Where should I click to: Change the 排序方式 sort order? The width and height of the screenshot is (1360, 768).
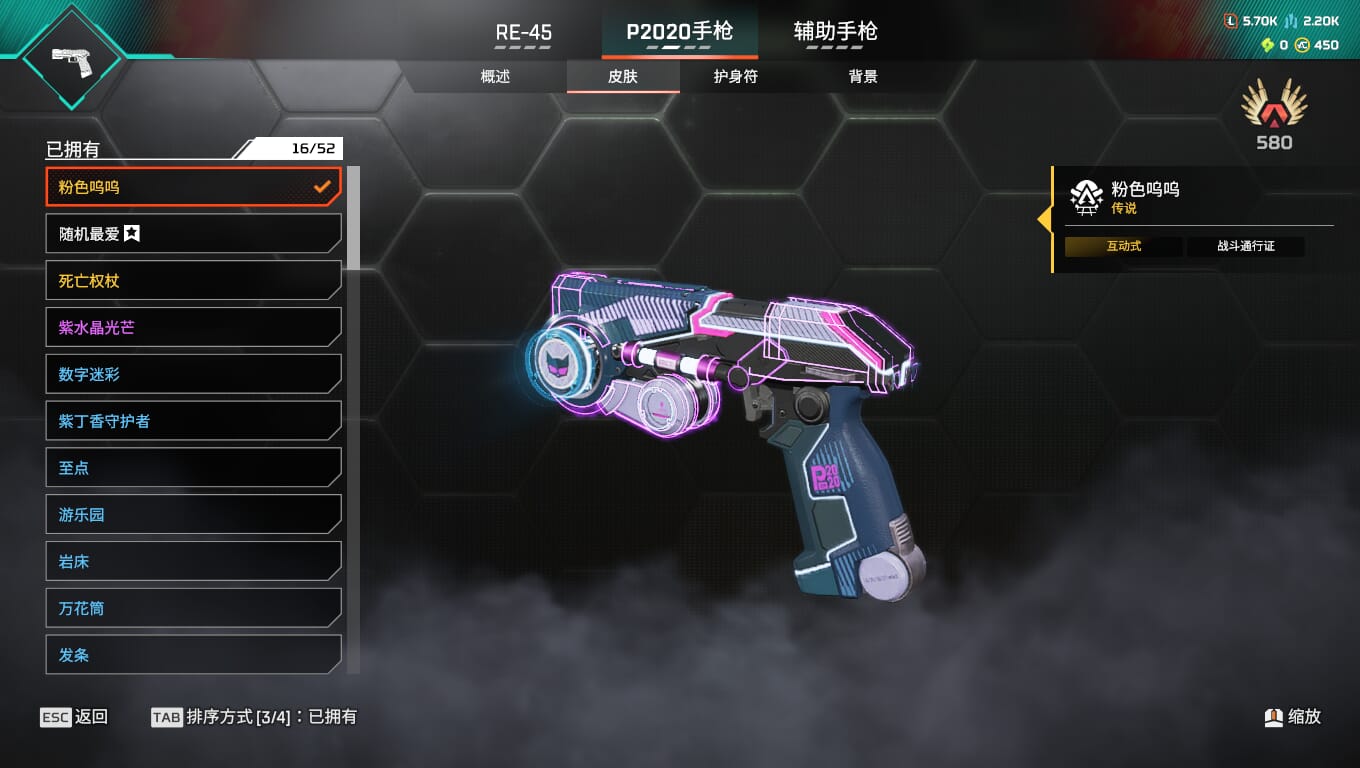coord(253,717)
